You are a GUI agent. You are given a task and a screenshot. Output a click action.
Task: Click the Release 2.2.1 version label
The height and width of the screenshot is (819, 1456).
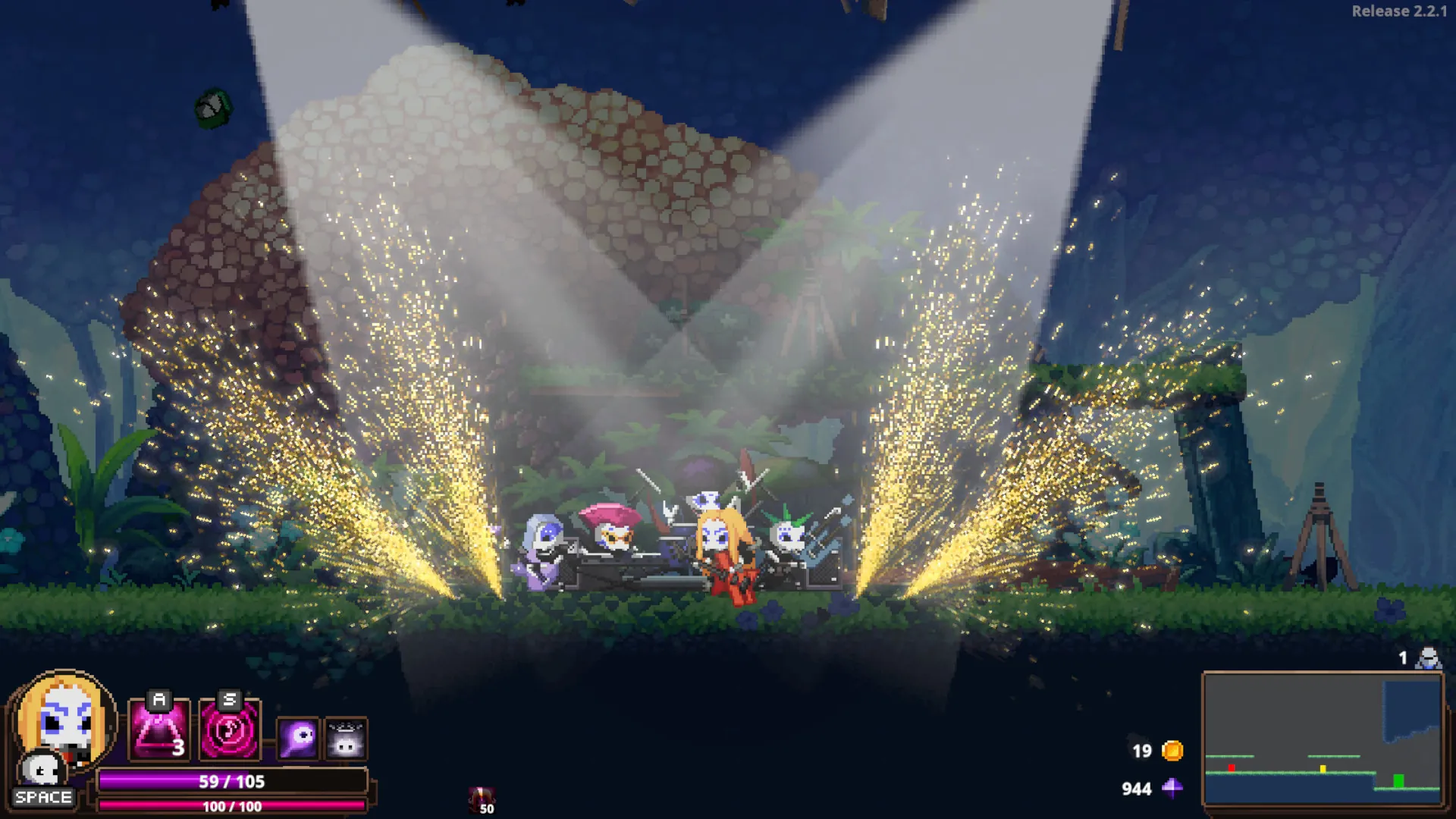click(x=1401, y=11)
